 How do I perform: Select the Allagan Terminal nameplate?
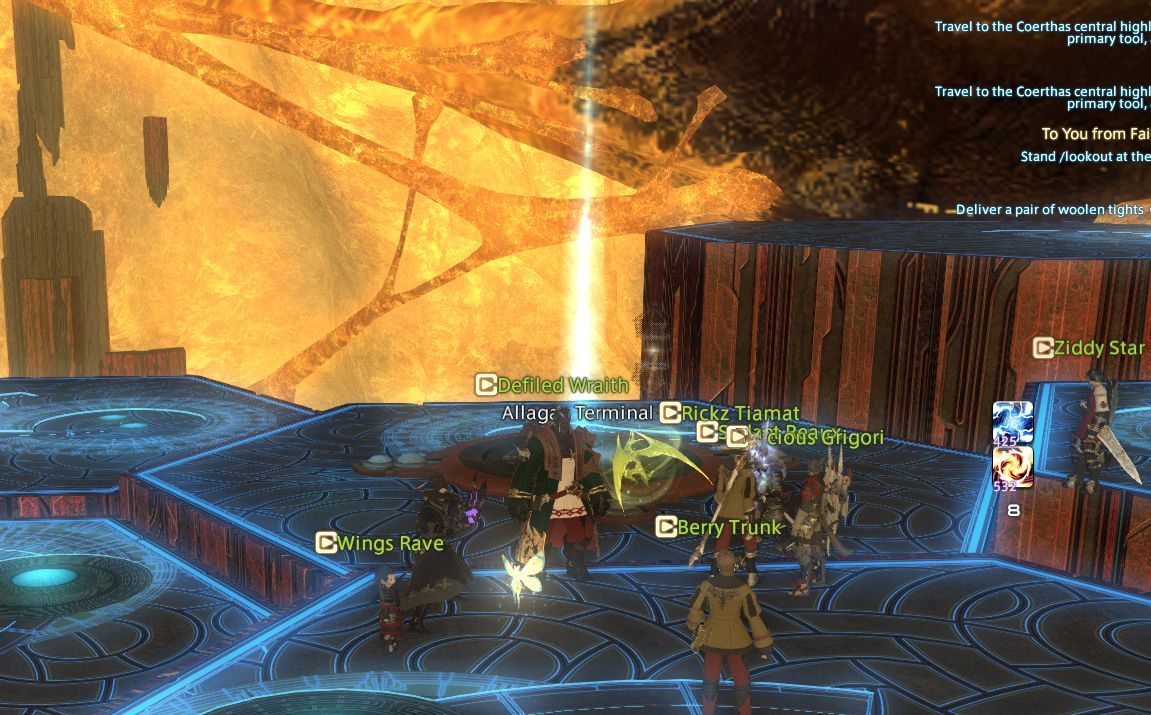point(577,413)
